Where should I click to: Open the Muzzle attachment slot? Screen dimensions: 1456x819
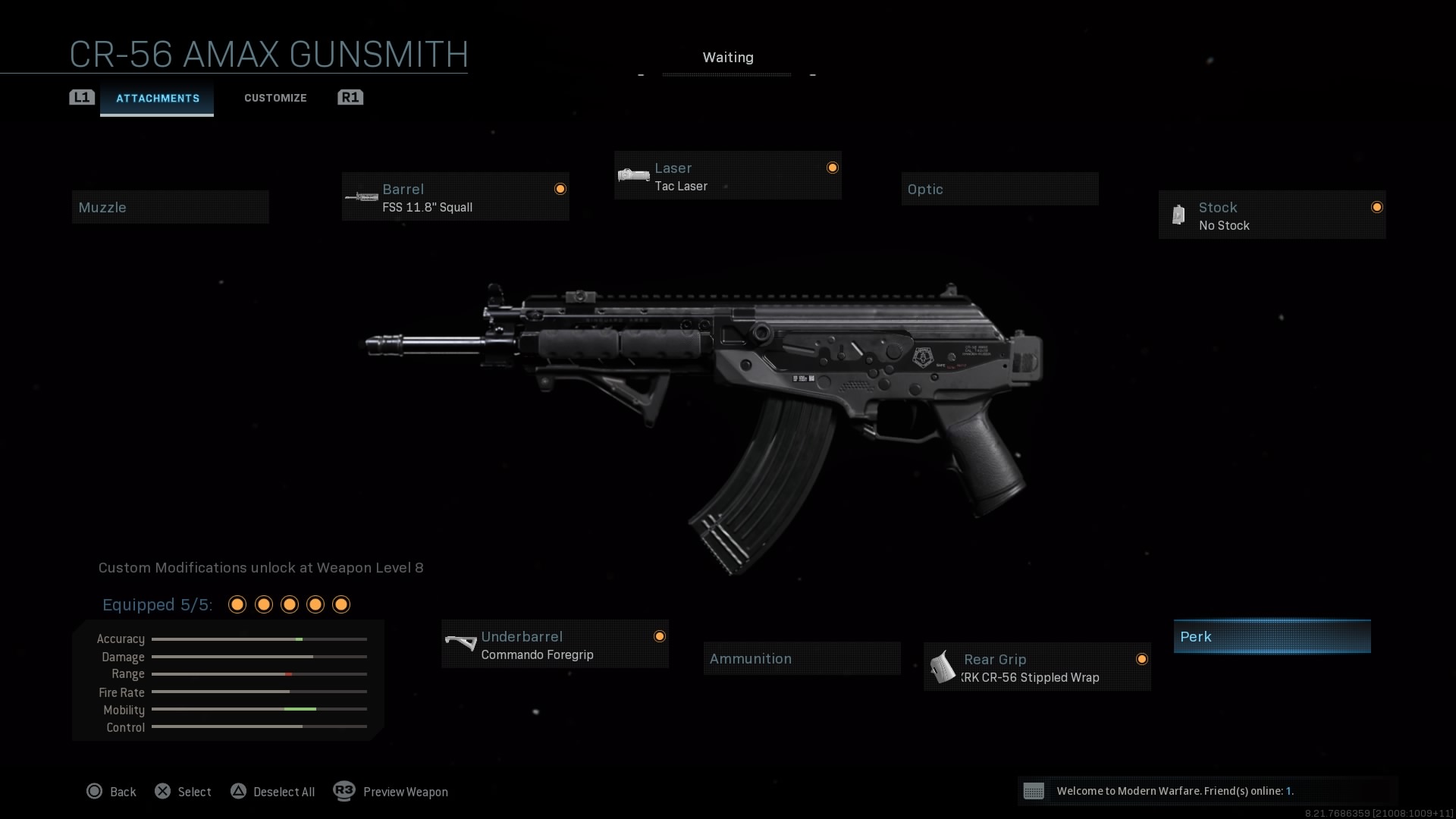click(x=170, y=206)
